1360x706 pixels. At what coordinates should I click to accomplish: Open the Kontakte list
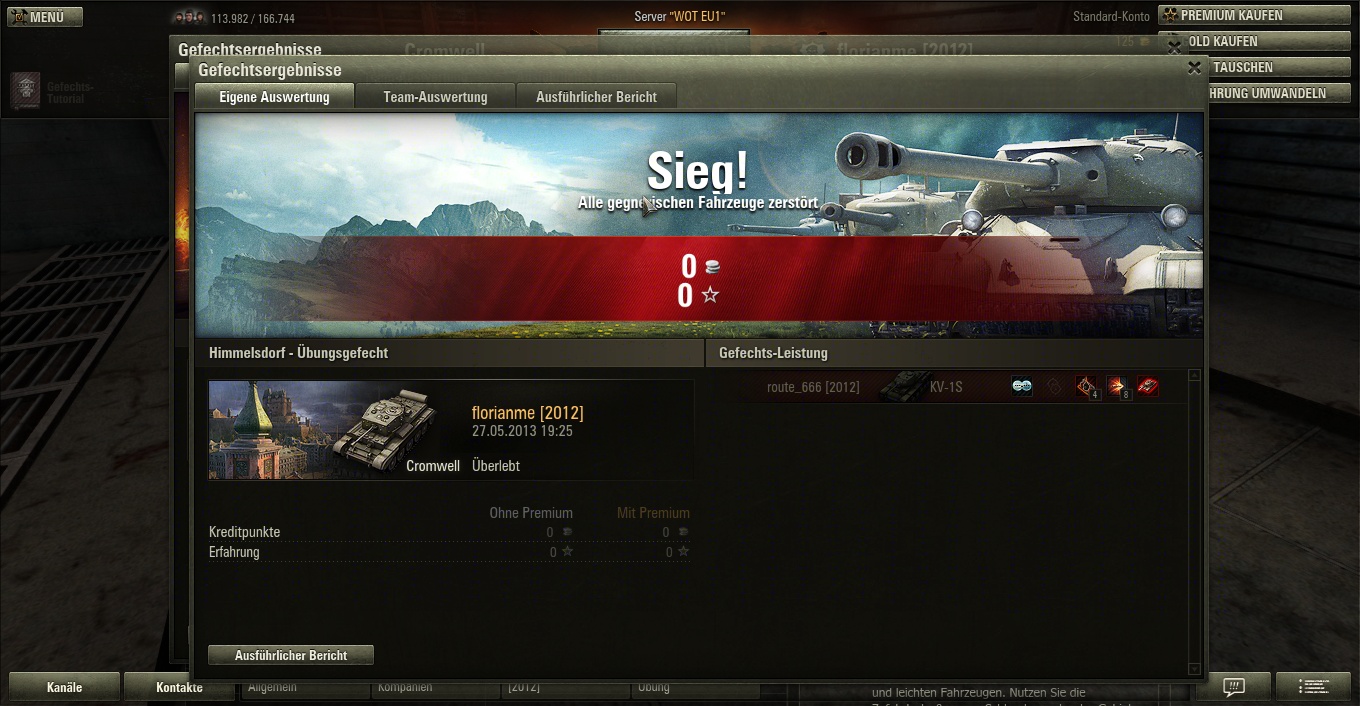click(179, 687)
